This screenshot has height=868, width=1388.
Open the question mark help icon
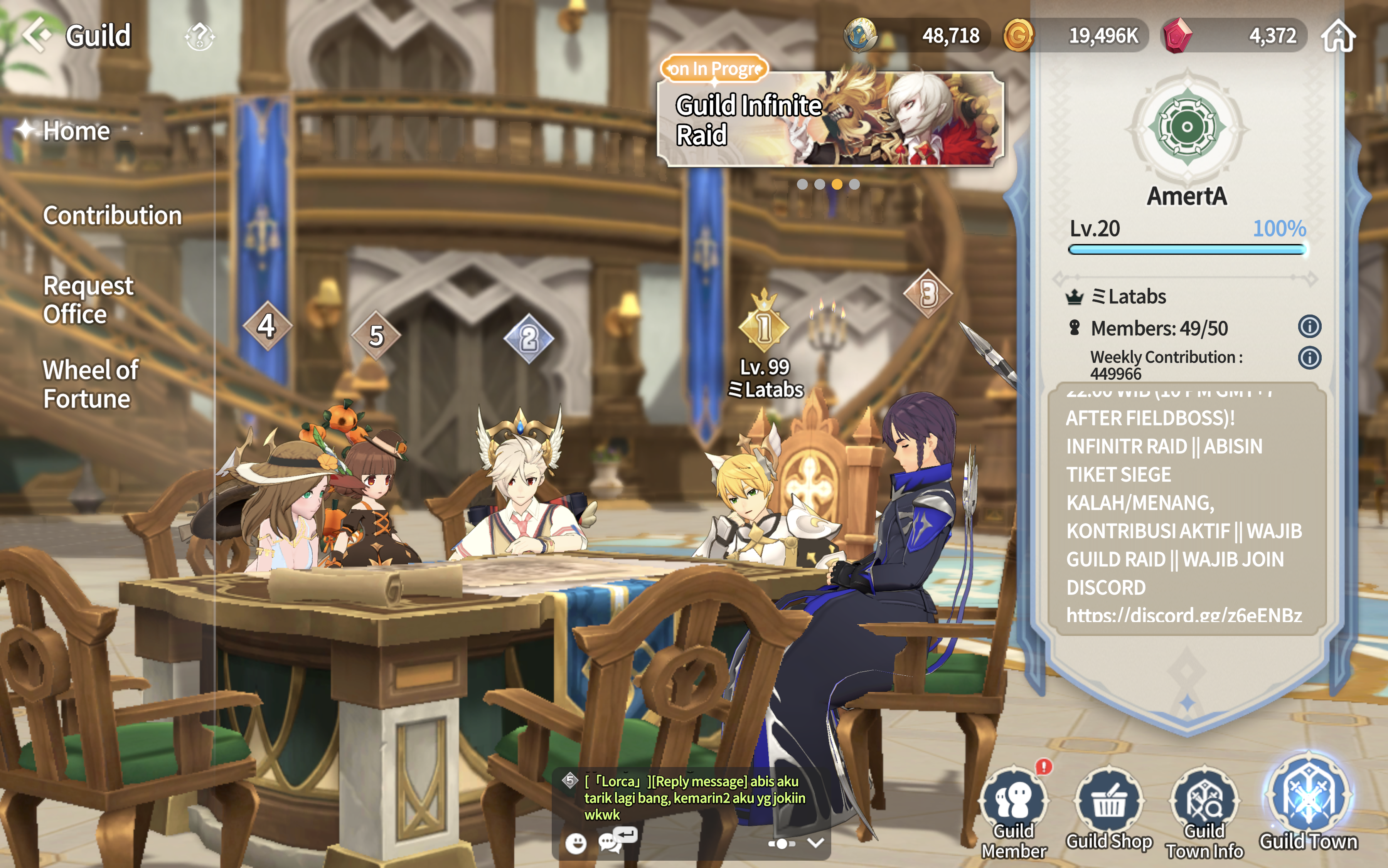point(199,37)
